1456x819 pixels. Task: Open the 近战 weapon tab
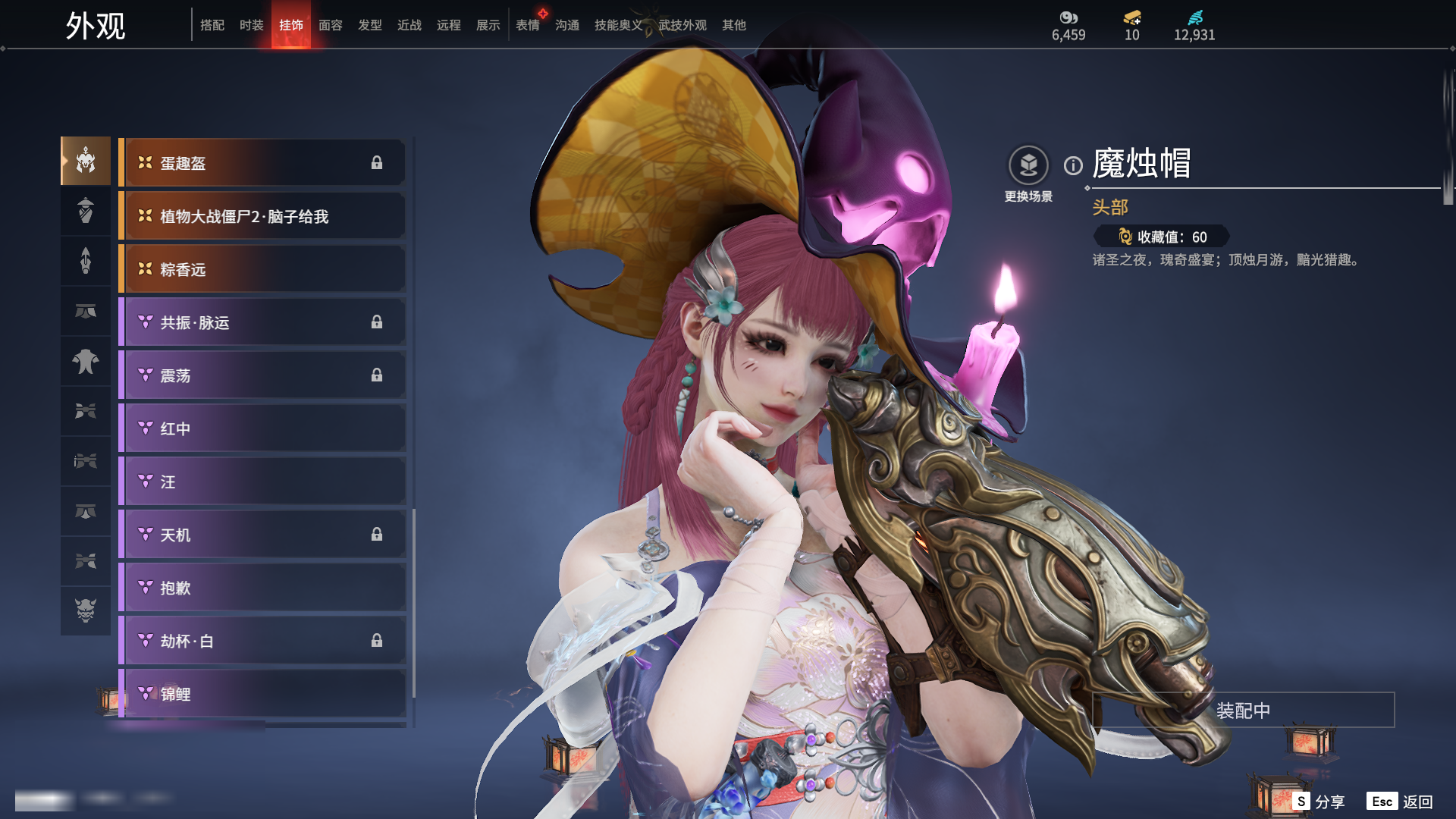click(x=409, y=25)
